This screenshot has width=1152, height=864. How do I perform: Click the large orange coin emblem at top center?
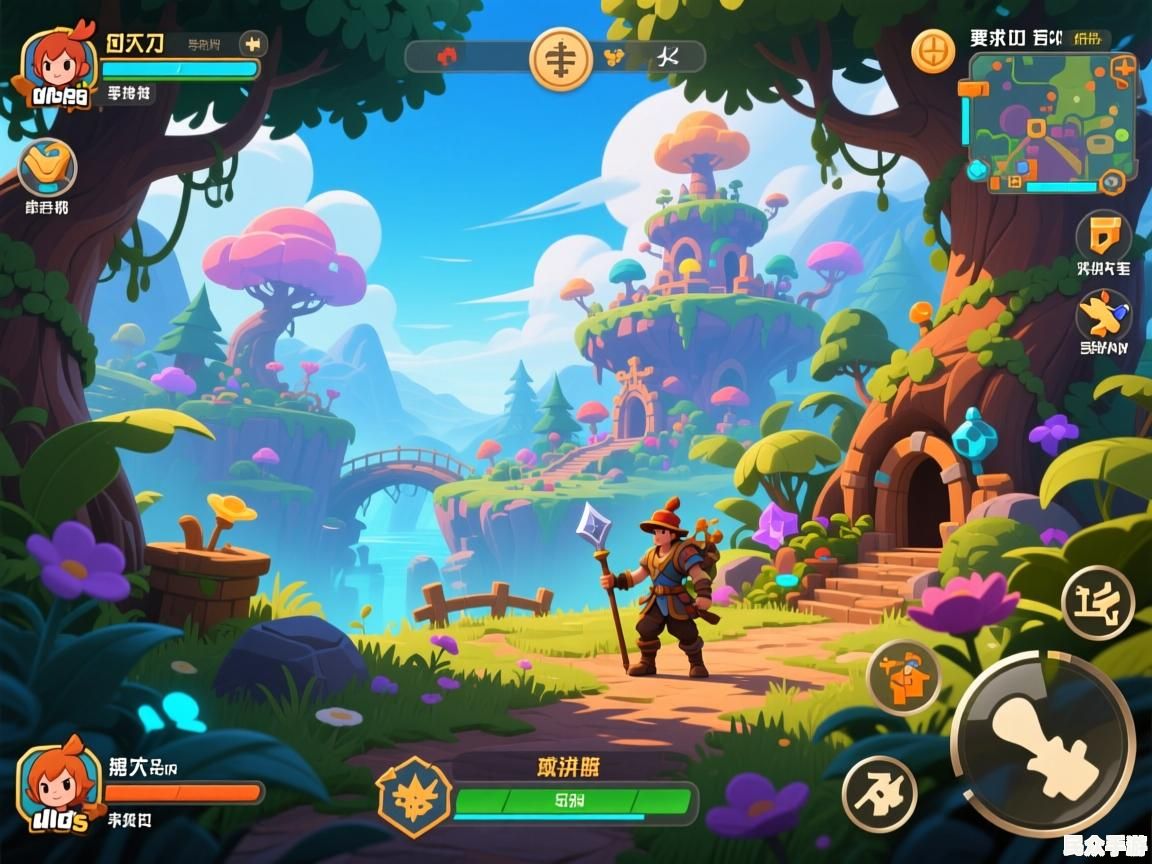coord(560,57)
